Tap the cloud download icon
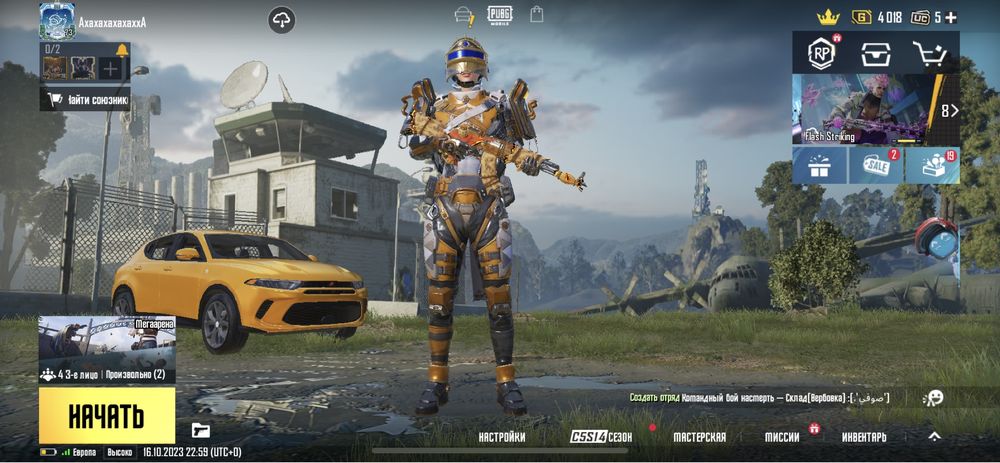The image size is (1000, 463). pyautogui.click(x=282, y=19)
